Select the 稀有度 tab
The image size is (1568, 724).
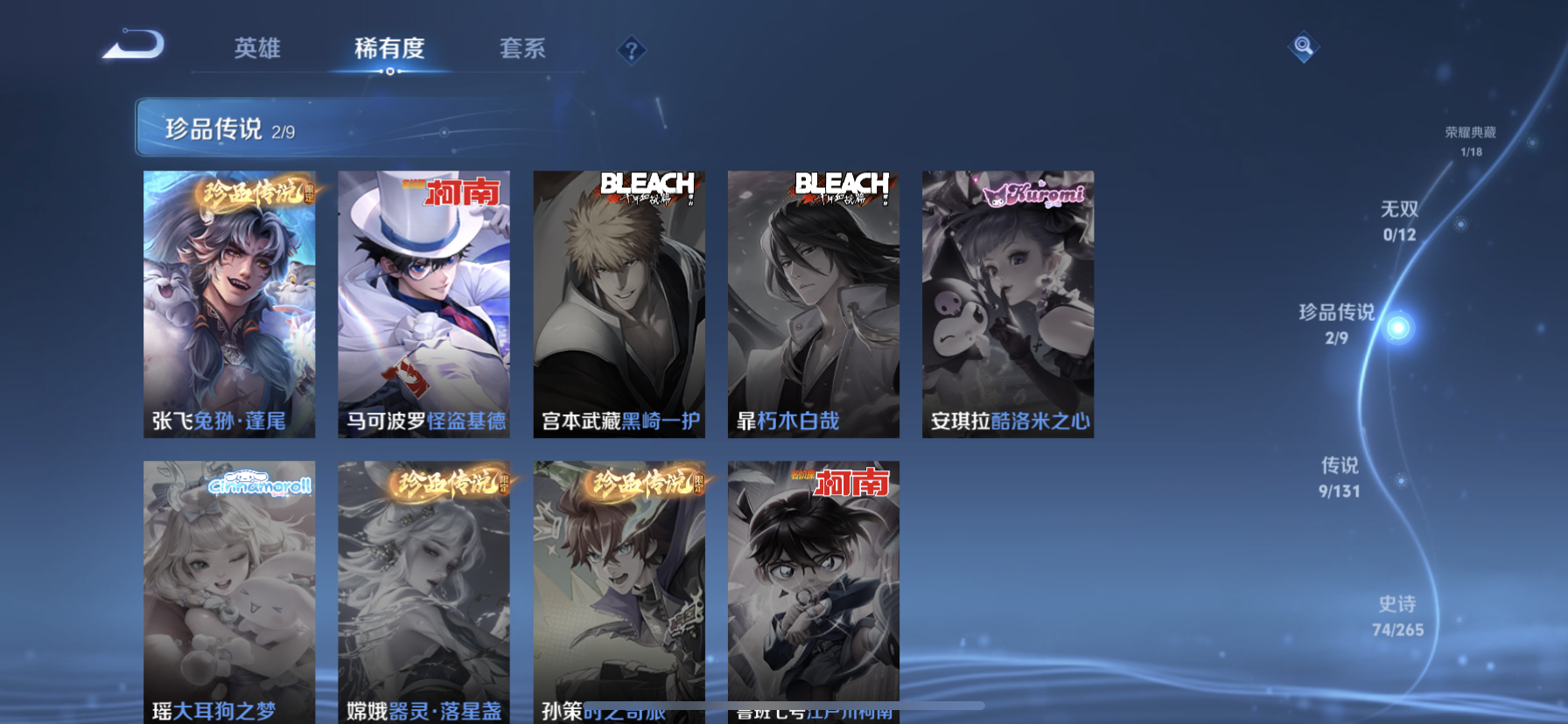pyautogui.click(x=389, y=48)
